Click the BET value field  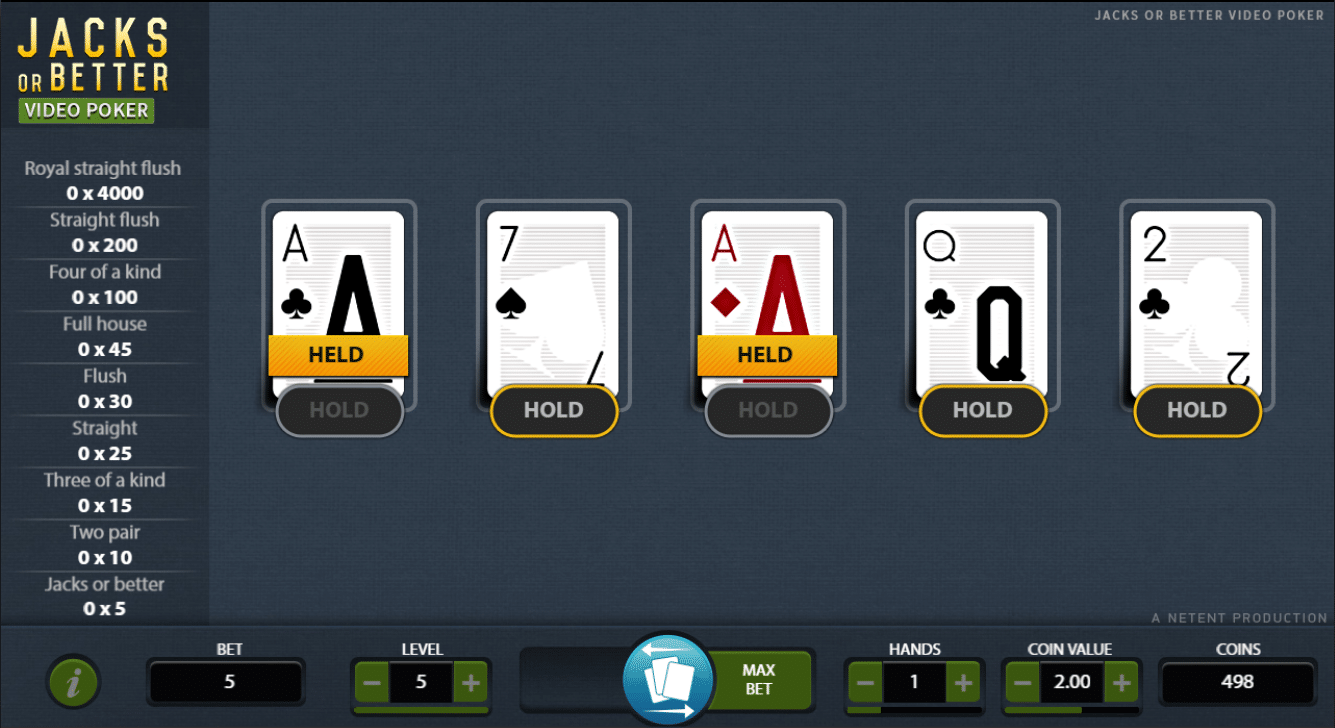226,682
